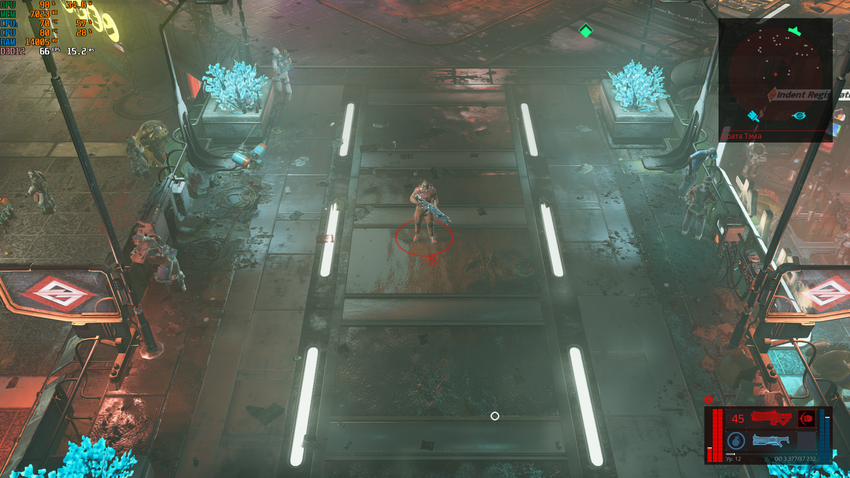The height and width of the screenshot is (478, 850).
Task: Click the green marker on the minimap
Action: 794,32
